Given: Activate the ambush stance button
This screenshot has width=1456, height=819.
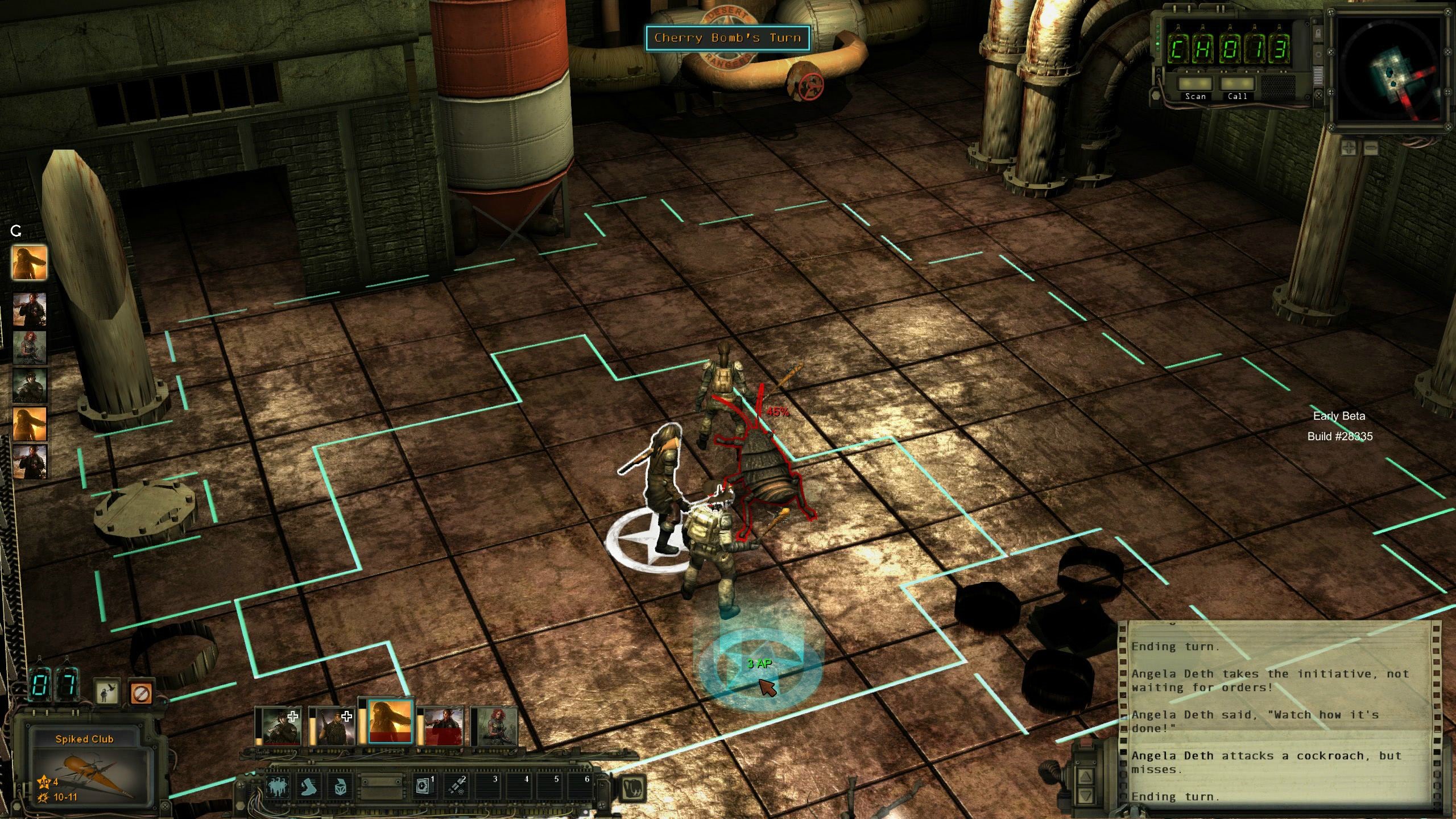Looking at the screenshot, I should [x=106, y=693].
